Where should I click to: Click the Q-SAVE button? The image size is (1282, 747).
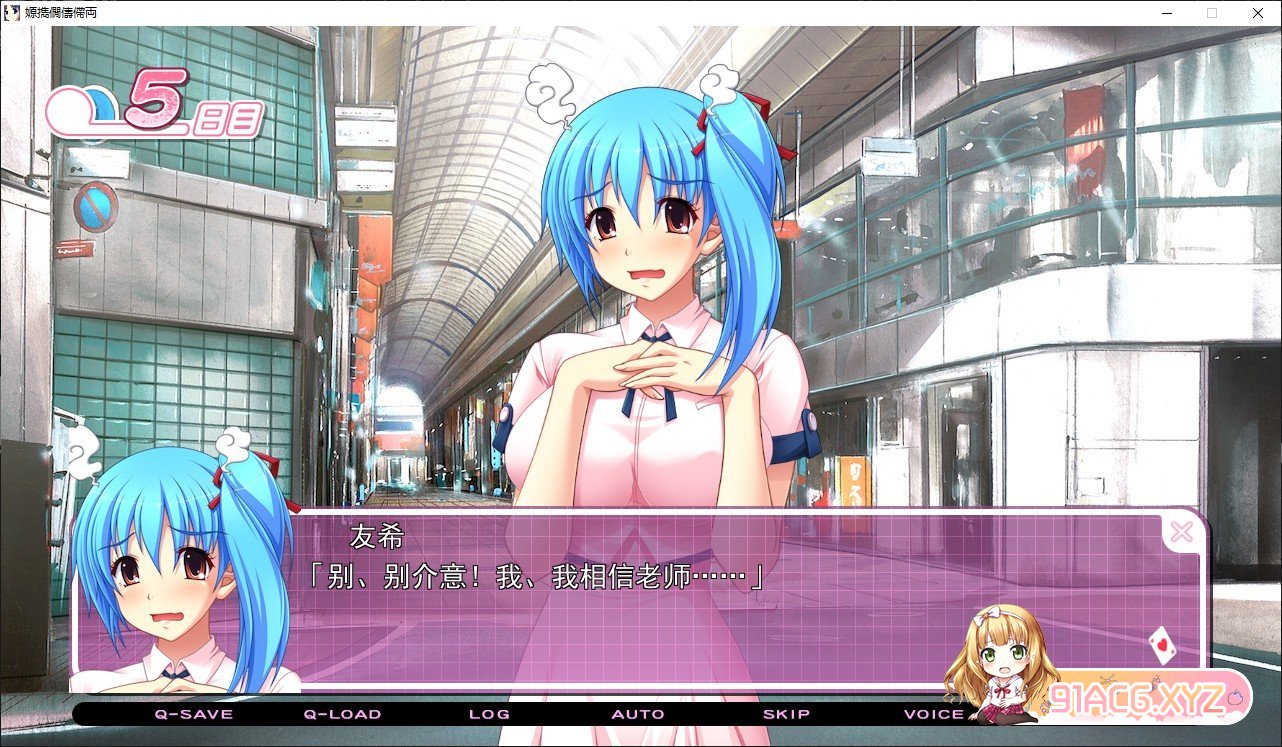click(193, 714)
